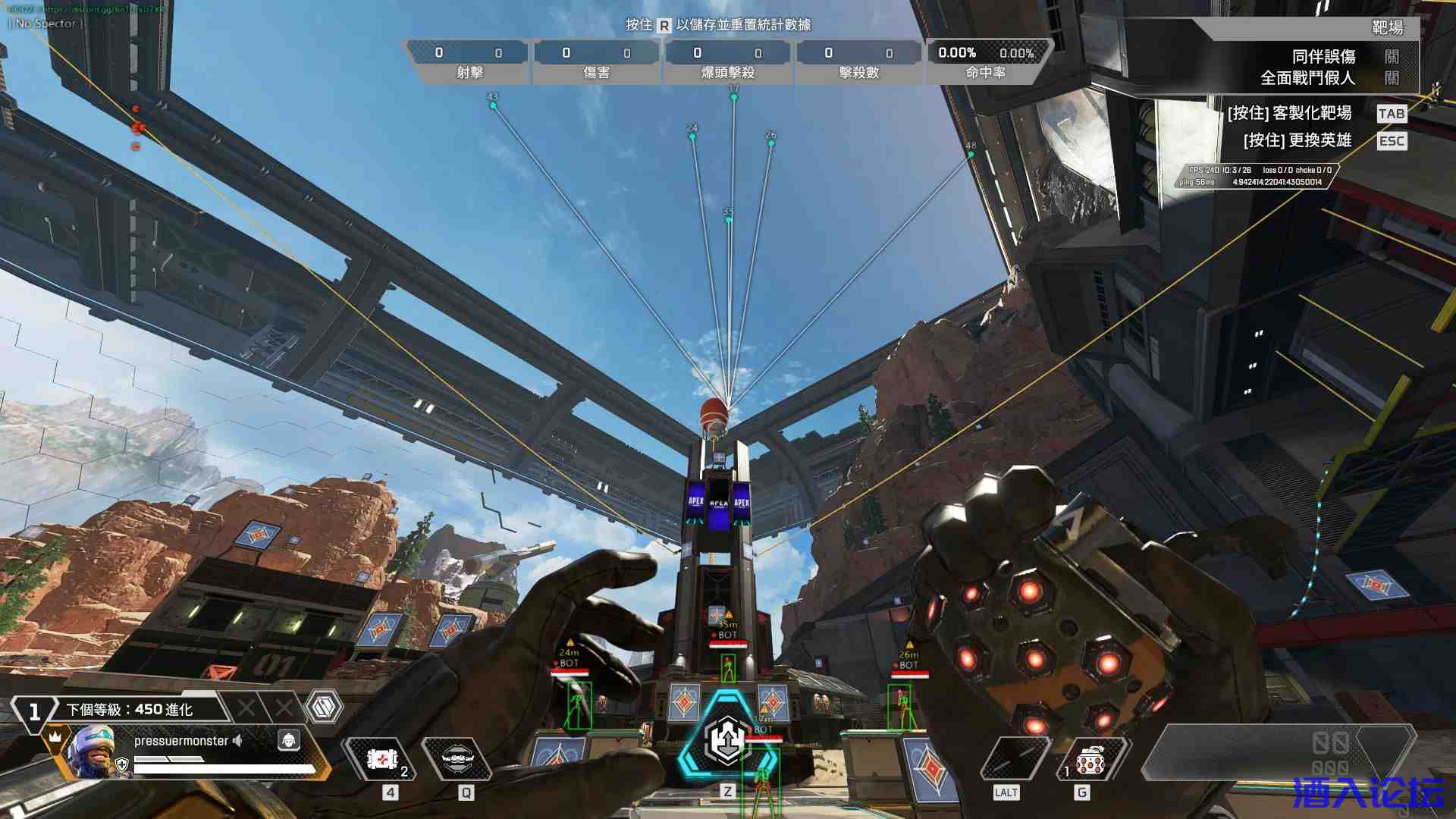
Task: Click the 命中率 accuracy stat box
Action: (x=986, y=61)
